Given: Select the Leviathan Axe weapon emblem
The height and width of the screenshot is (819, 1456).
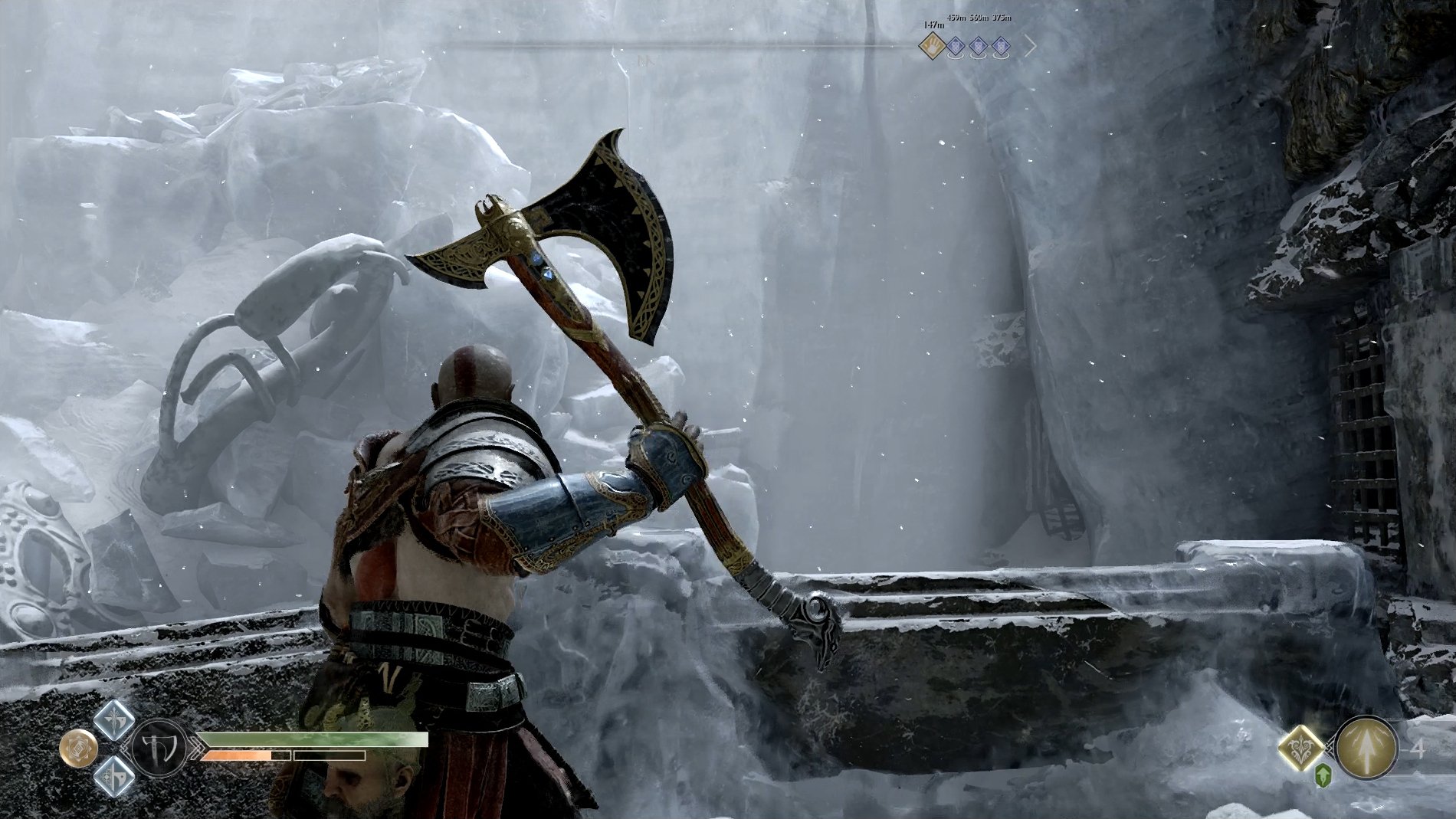Looking at the screenshot, I should (159, 746).
